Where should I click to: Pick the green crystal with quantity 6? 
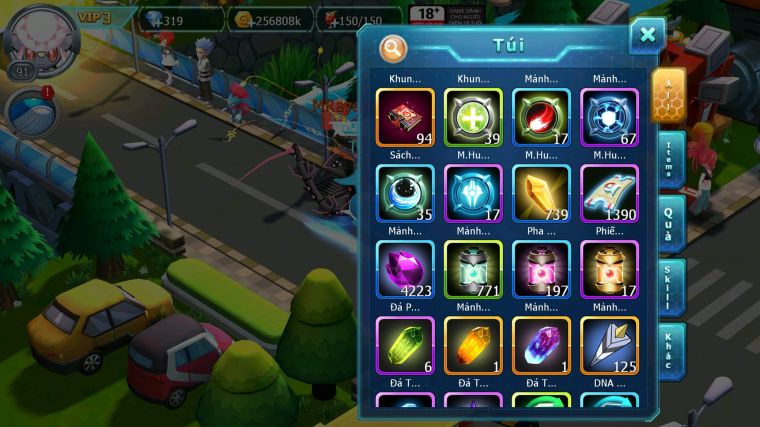point(405,346)
